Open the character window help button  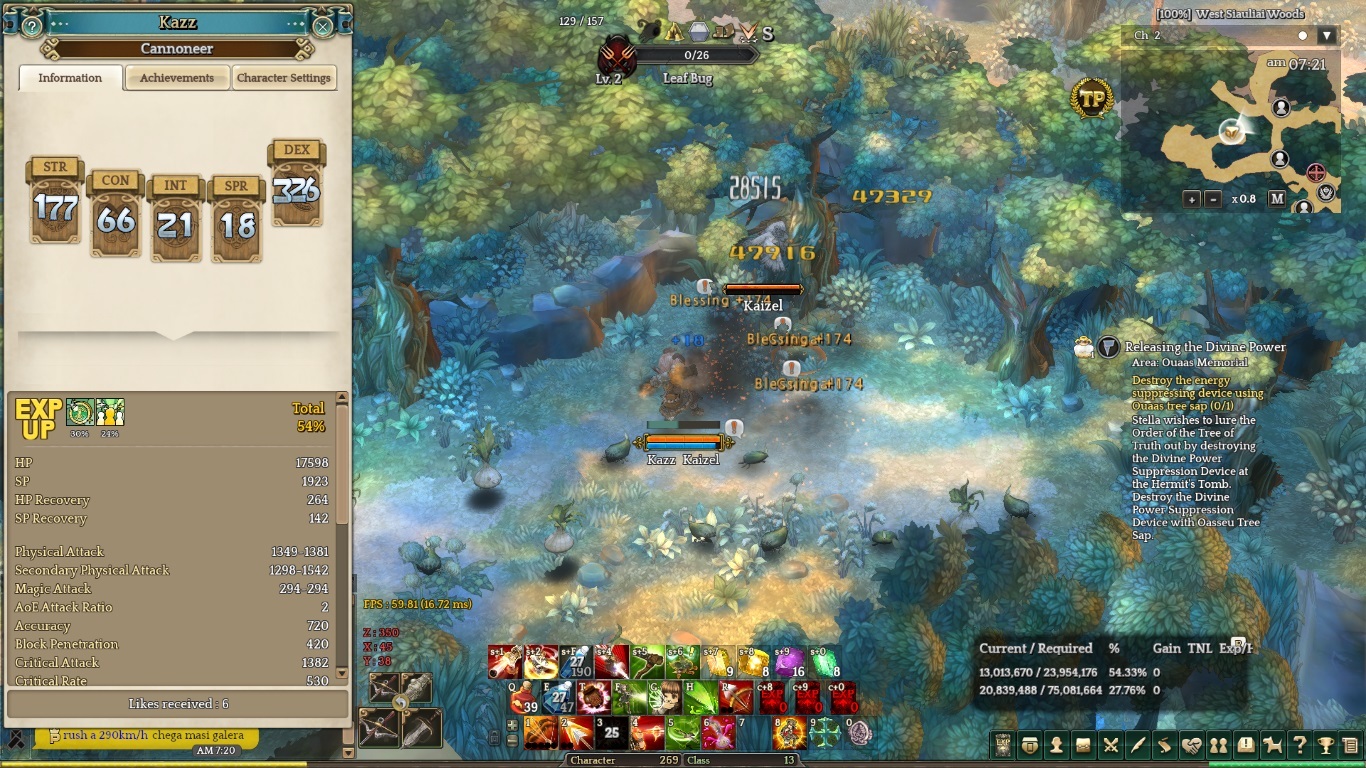tap(32, 25)
